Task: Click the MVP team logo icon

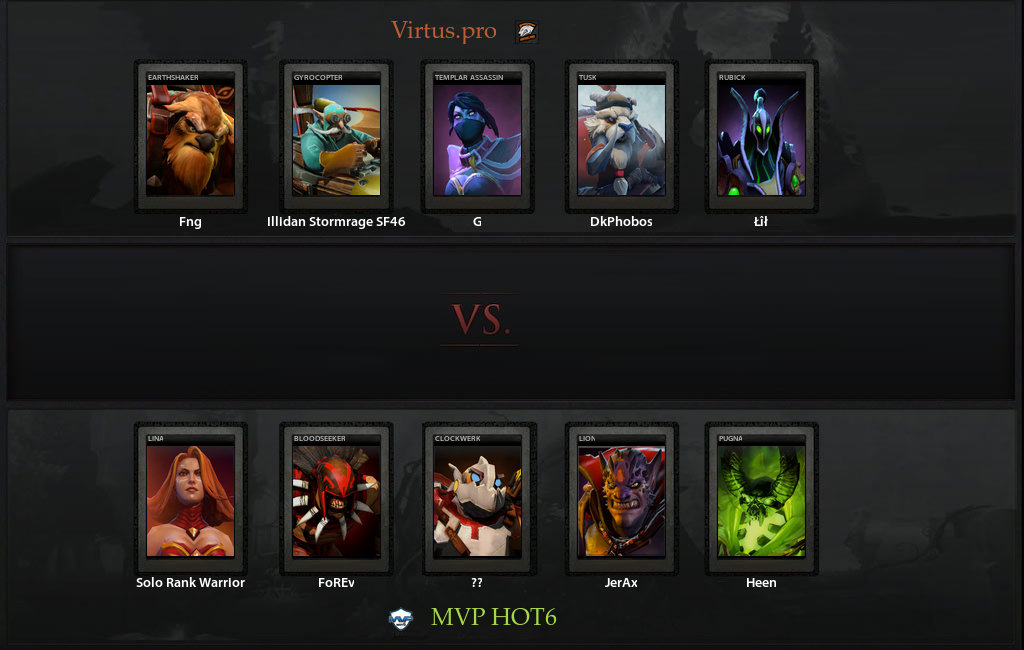Action: pos(401,618)
